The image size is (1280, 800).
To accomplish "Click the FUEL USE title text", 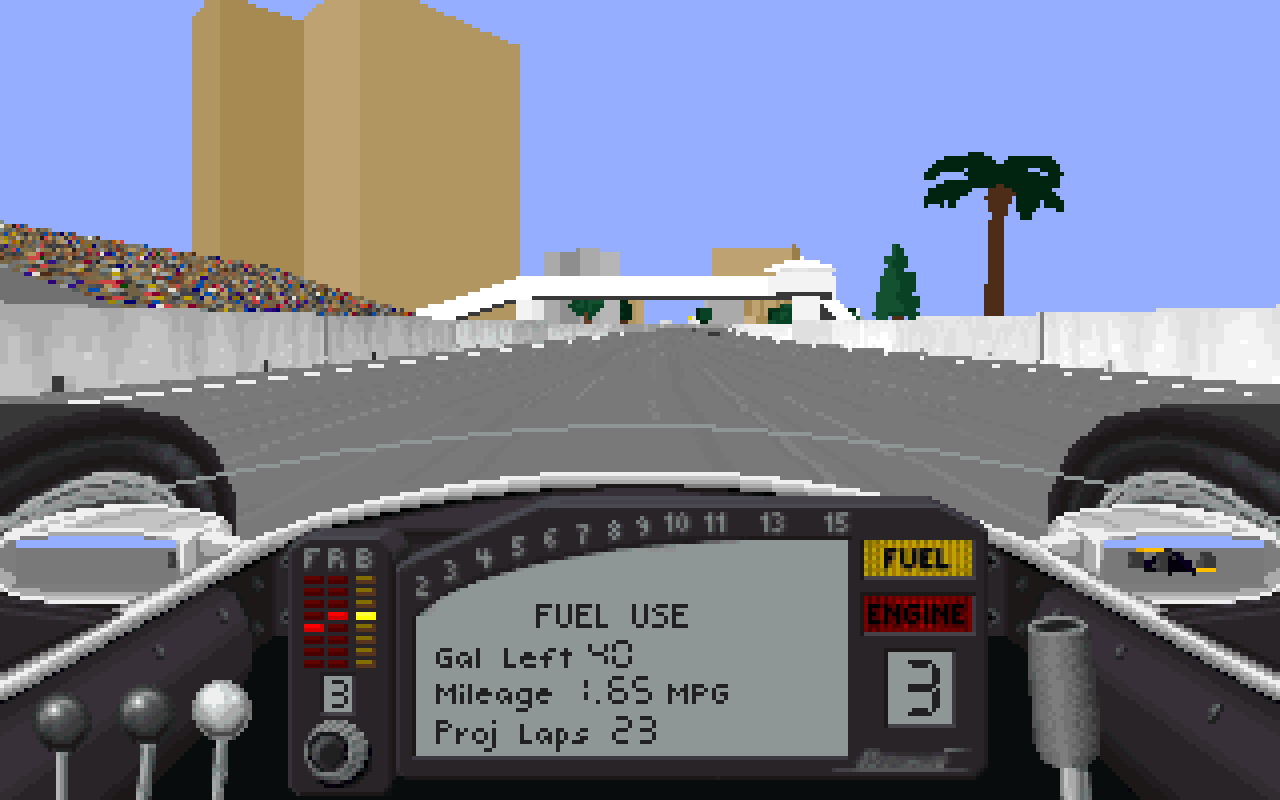I will point(613,616).
